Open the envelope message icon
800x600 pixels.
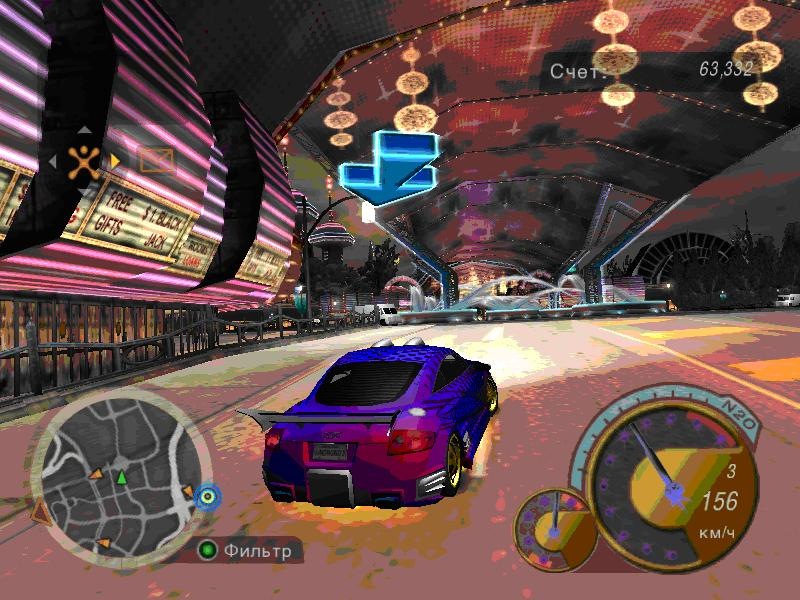156,159
